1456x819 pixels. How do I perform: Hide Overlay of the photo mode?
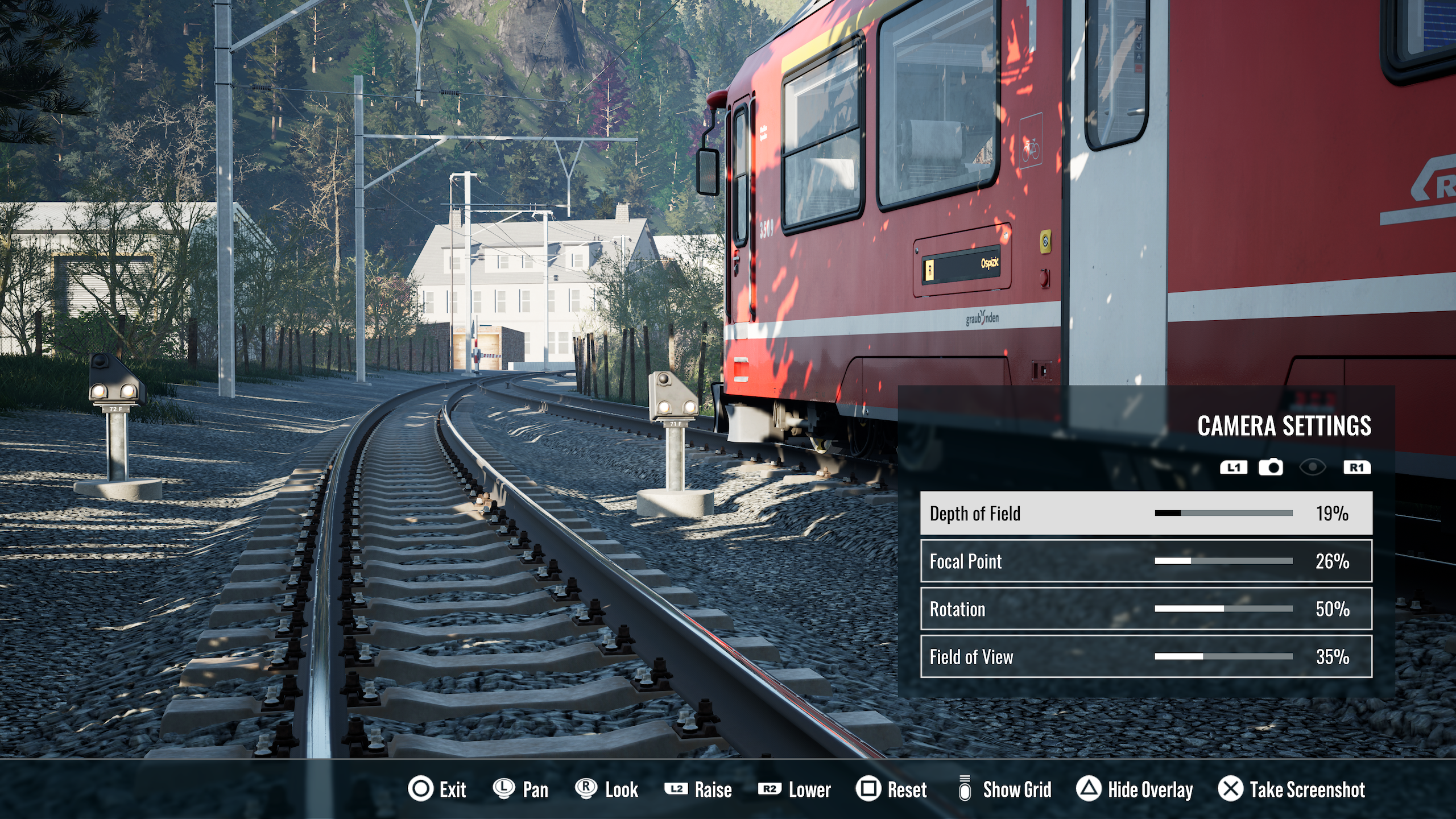point(1134,789)
